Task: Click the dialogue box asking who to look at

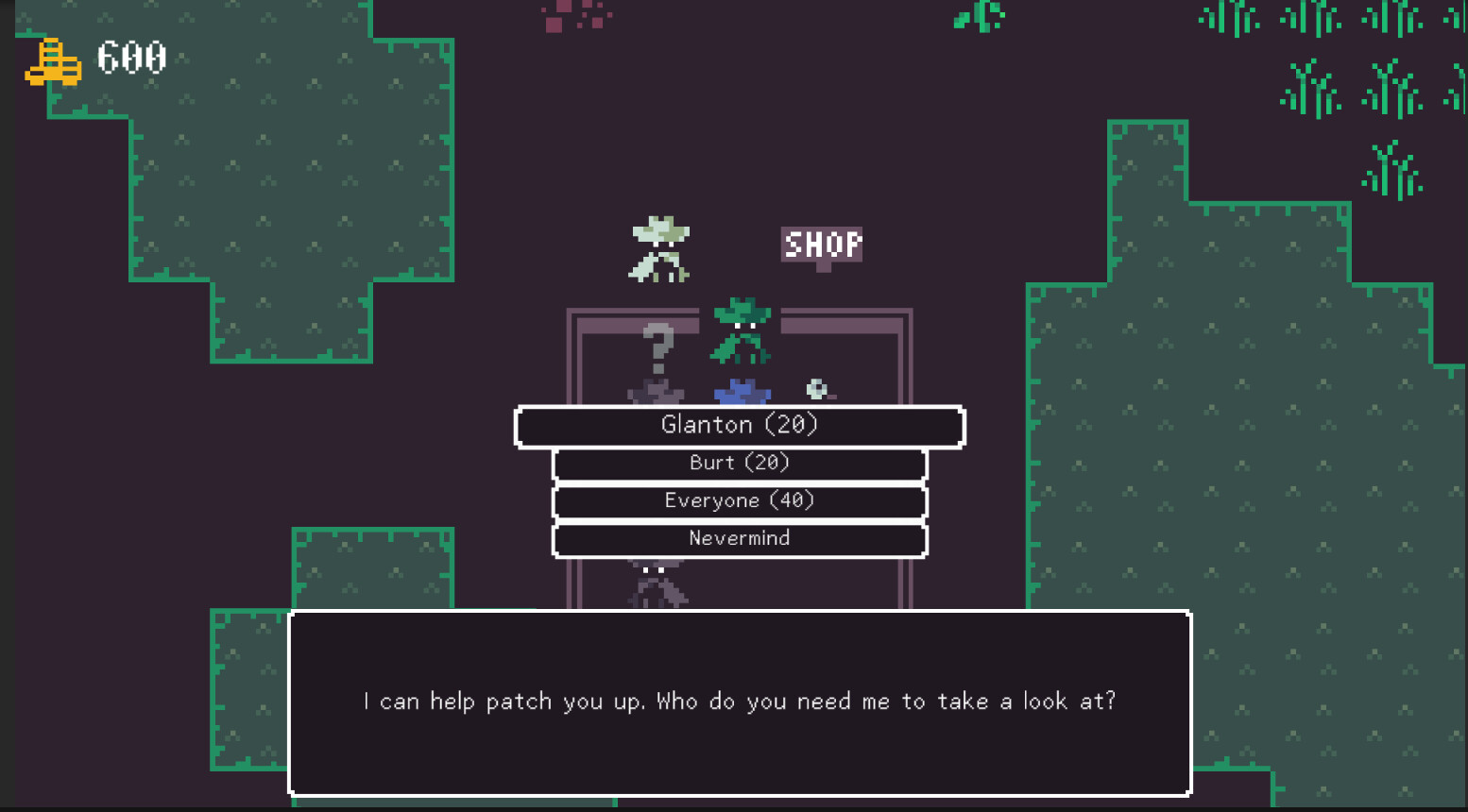Action: click(x=740, y=702)
